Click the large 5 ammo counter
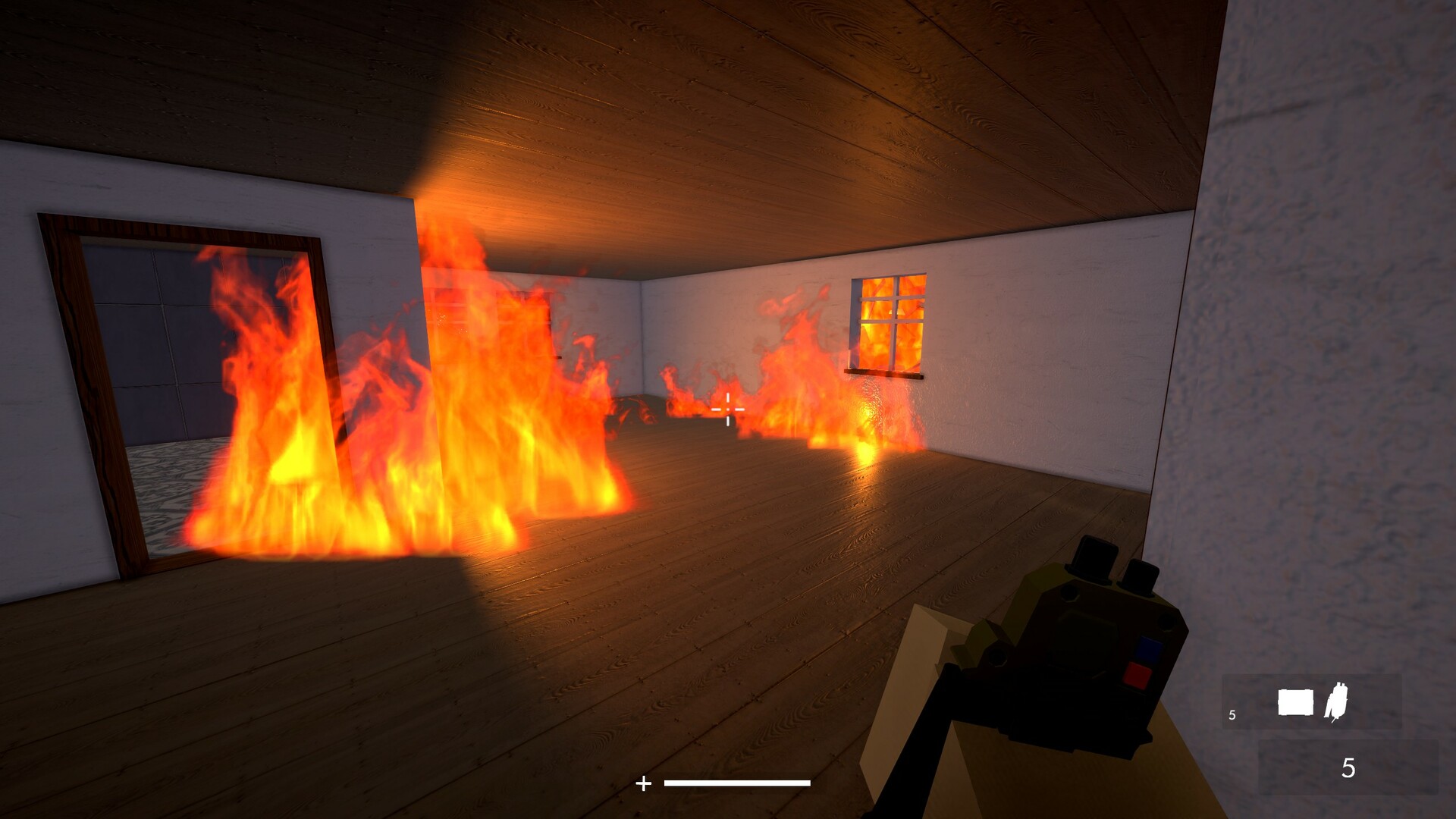This screenshot has width=1456, height=819. pos(1348,767)
